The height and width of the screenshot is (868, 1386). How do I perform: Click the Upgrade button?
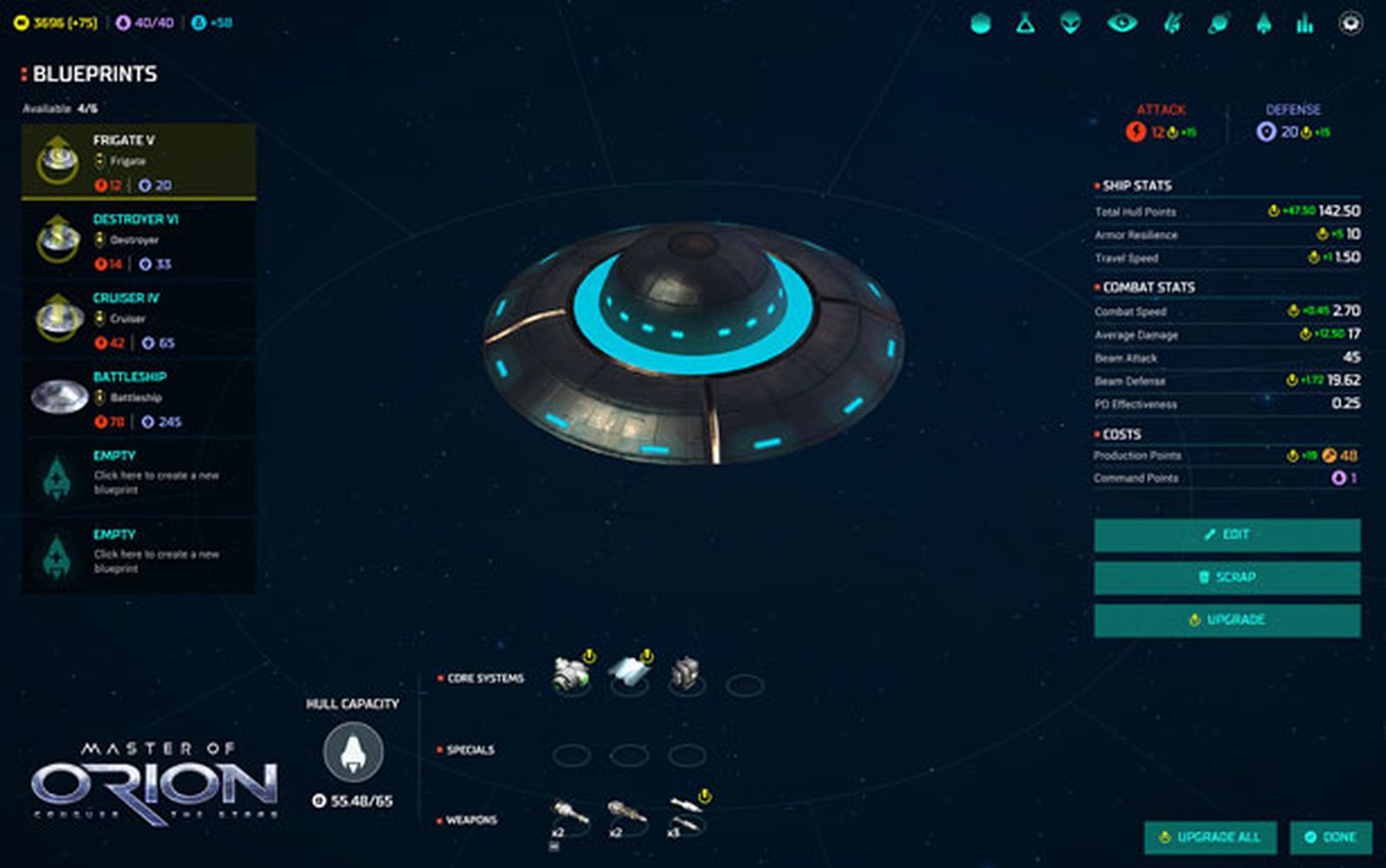[x=1227, y=619]
